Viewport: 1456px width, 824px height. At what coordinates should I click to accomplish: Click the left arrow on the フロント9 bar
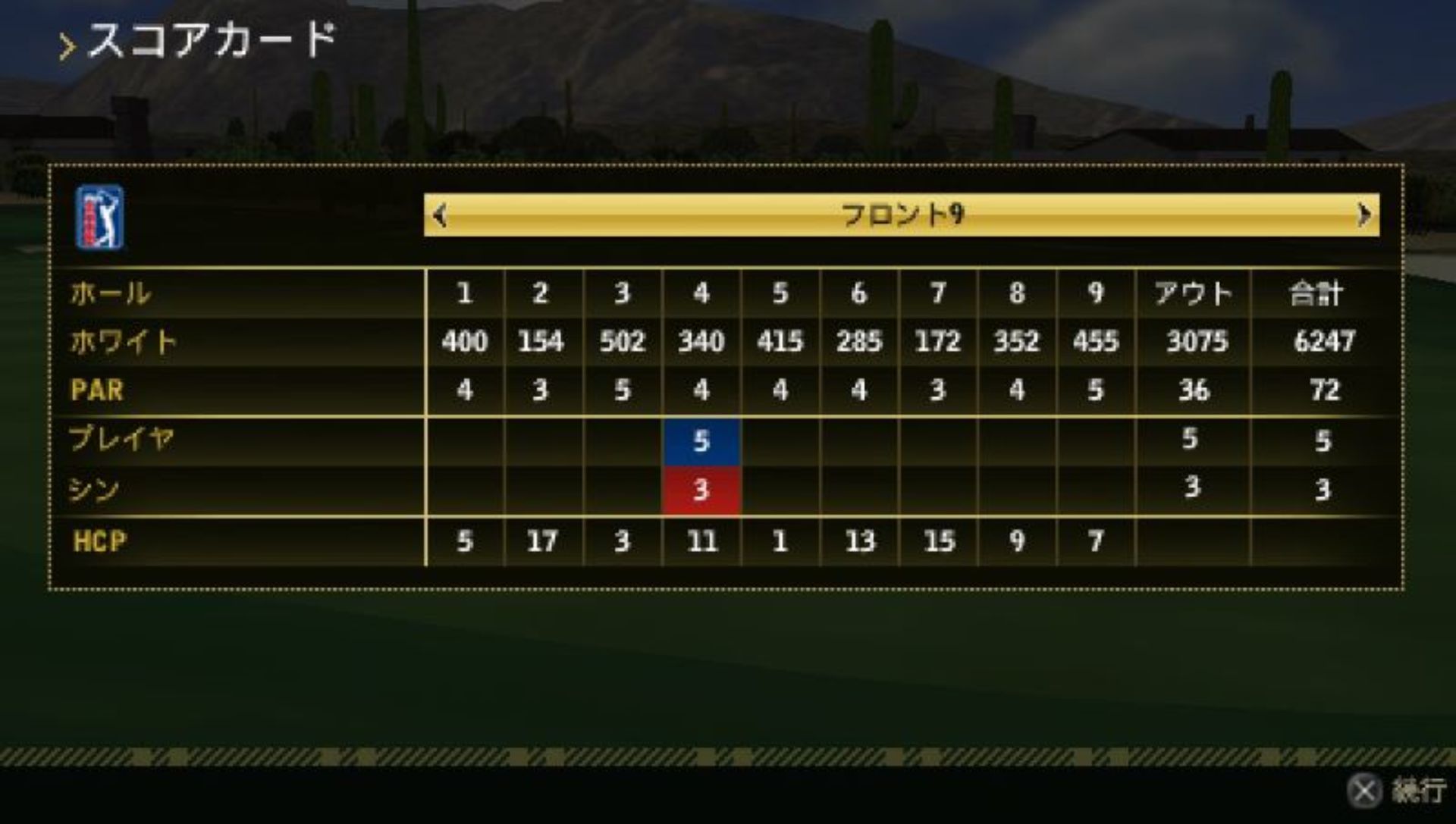click(439, 216)
